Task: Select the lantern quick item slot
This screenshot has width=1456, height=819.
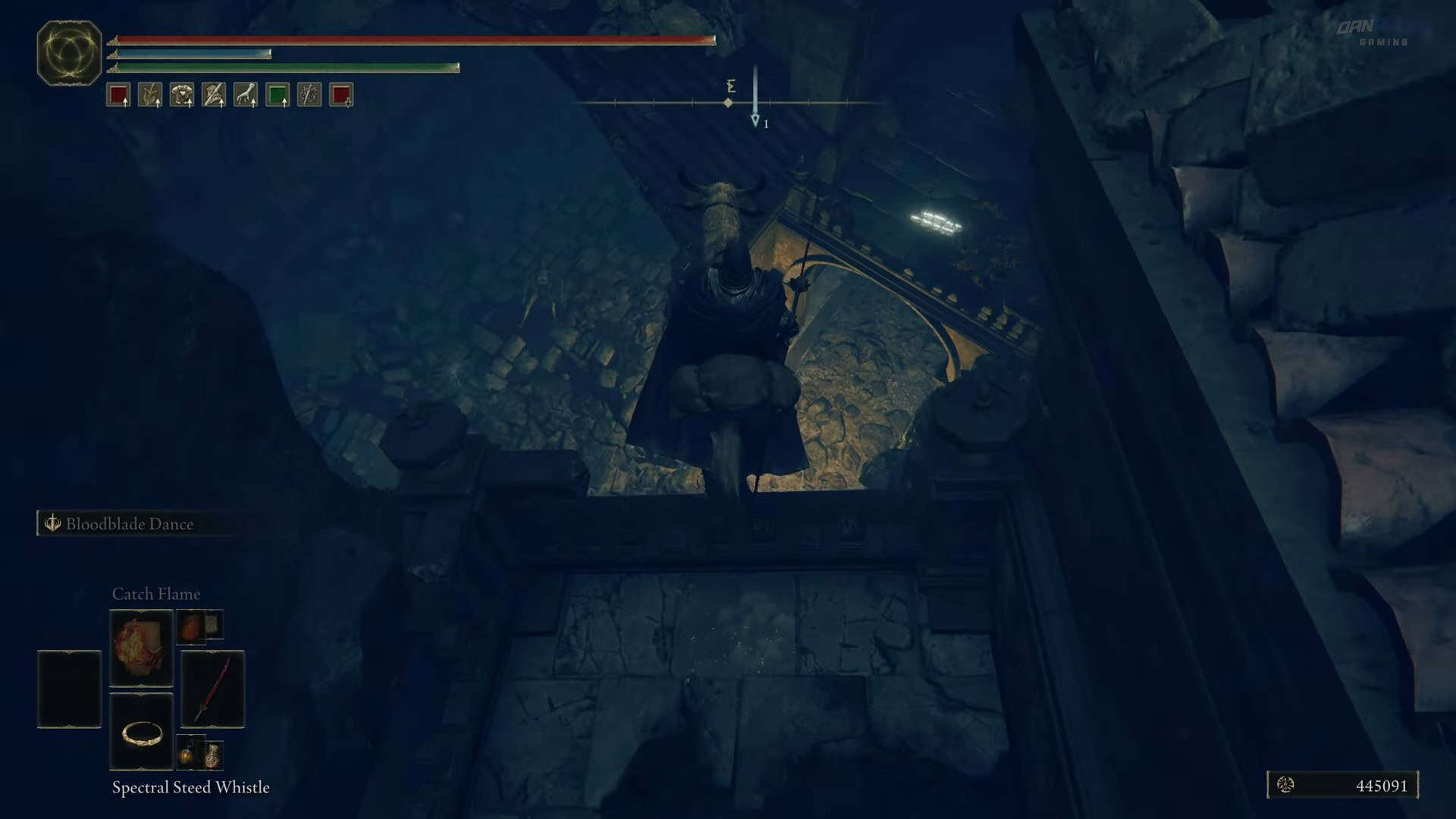Action: [187, 754]
